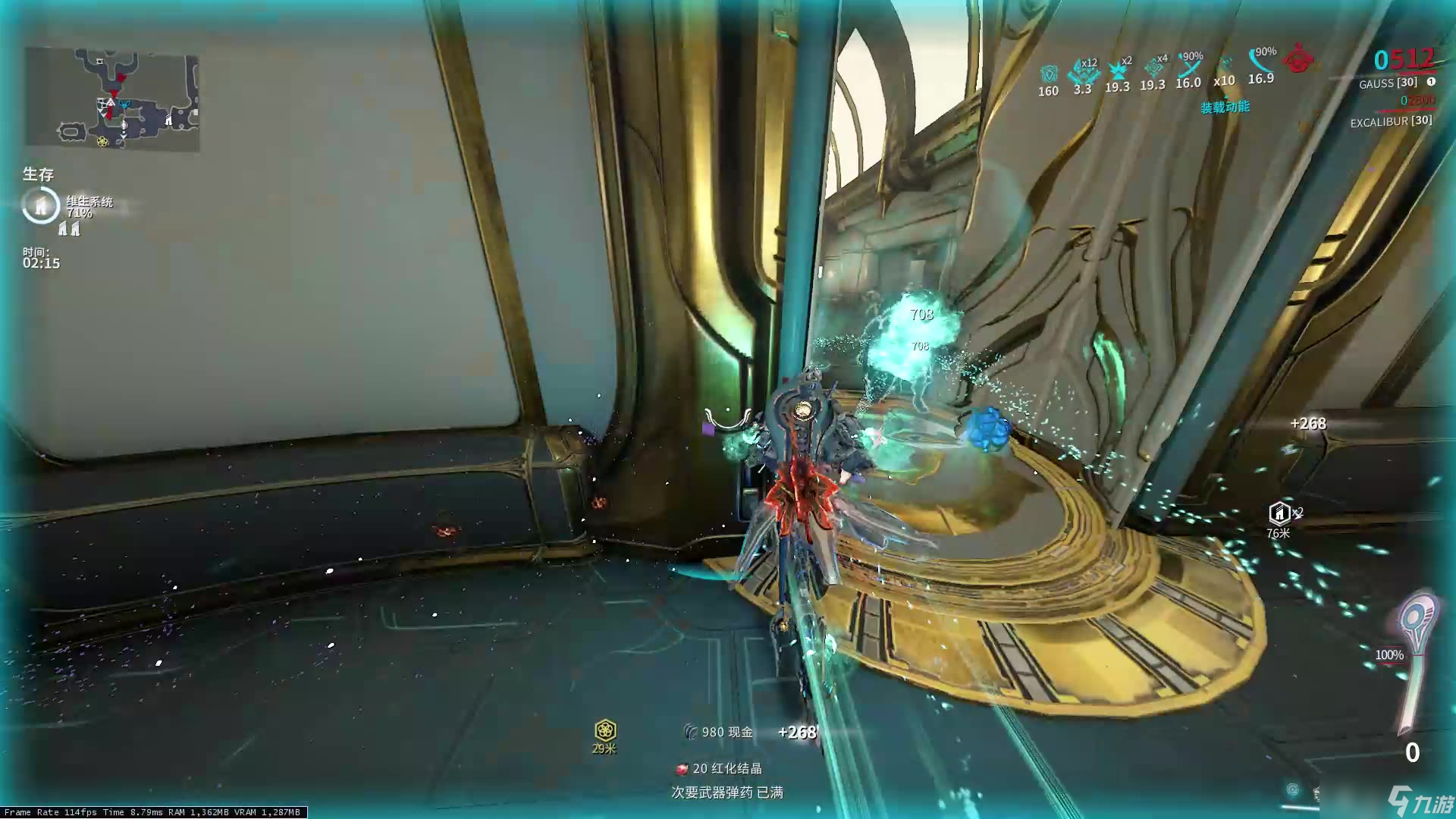Toggle the number 1 badge beside GAUSS
The height and width of the screenshot is (819, 1456).
1431,81
